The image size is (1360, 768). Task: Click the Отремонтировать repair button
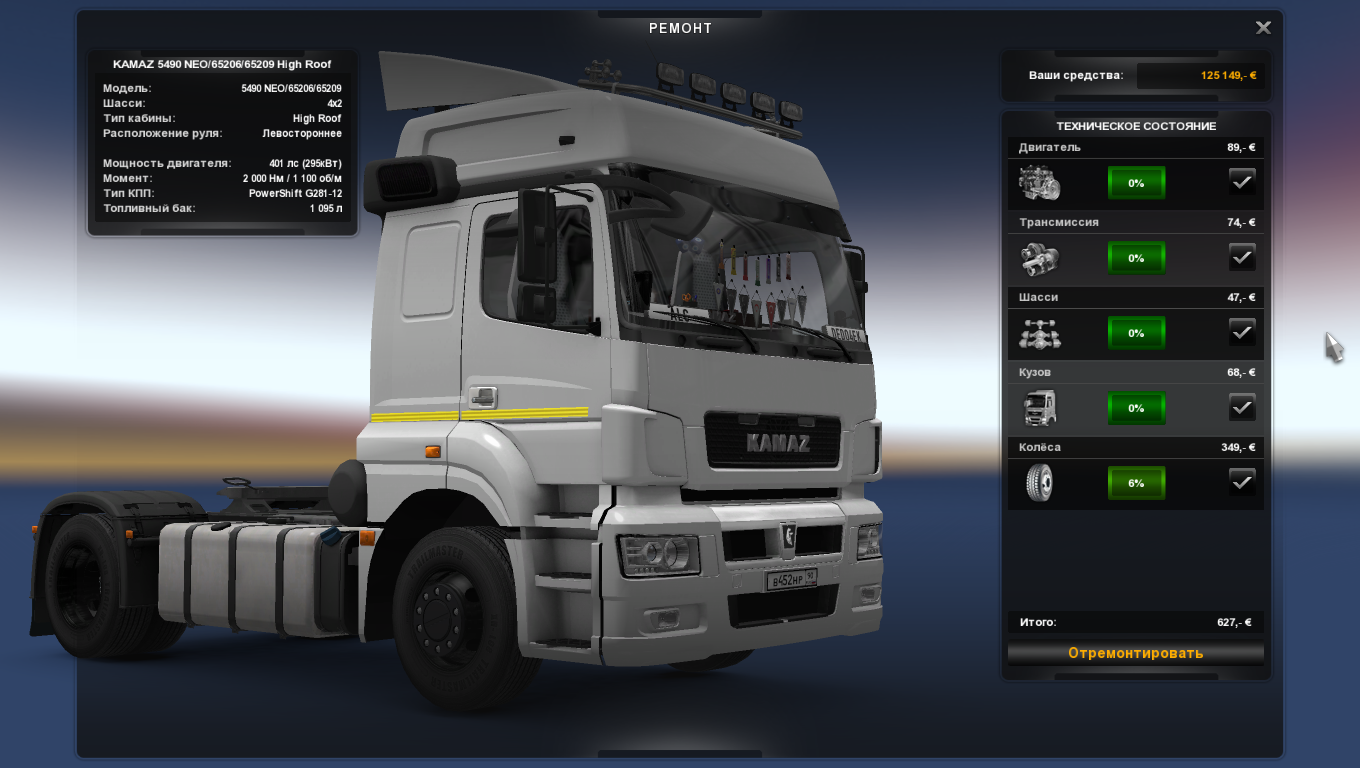click(x=1135, y=653)
